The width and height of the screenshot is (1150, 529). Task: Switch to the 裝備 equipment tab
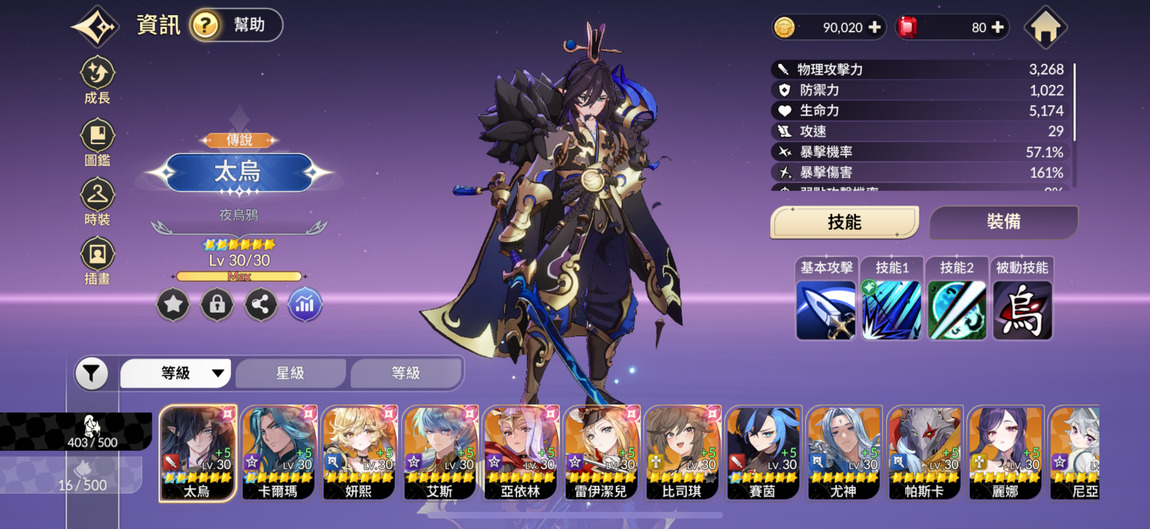(1003, 222)
